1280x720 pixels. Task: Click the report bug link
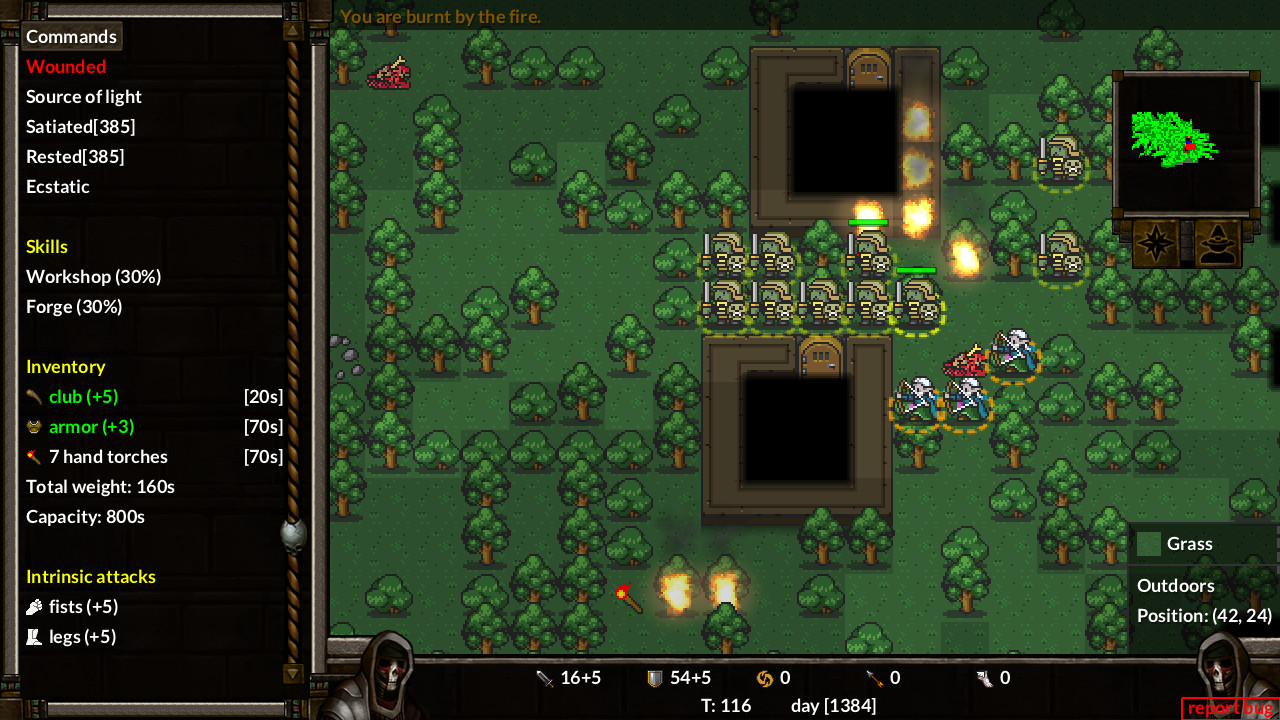pos(1229,707)
